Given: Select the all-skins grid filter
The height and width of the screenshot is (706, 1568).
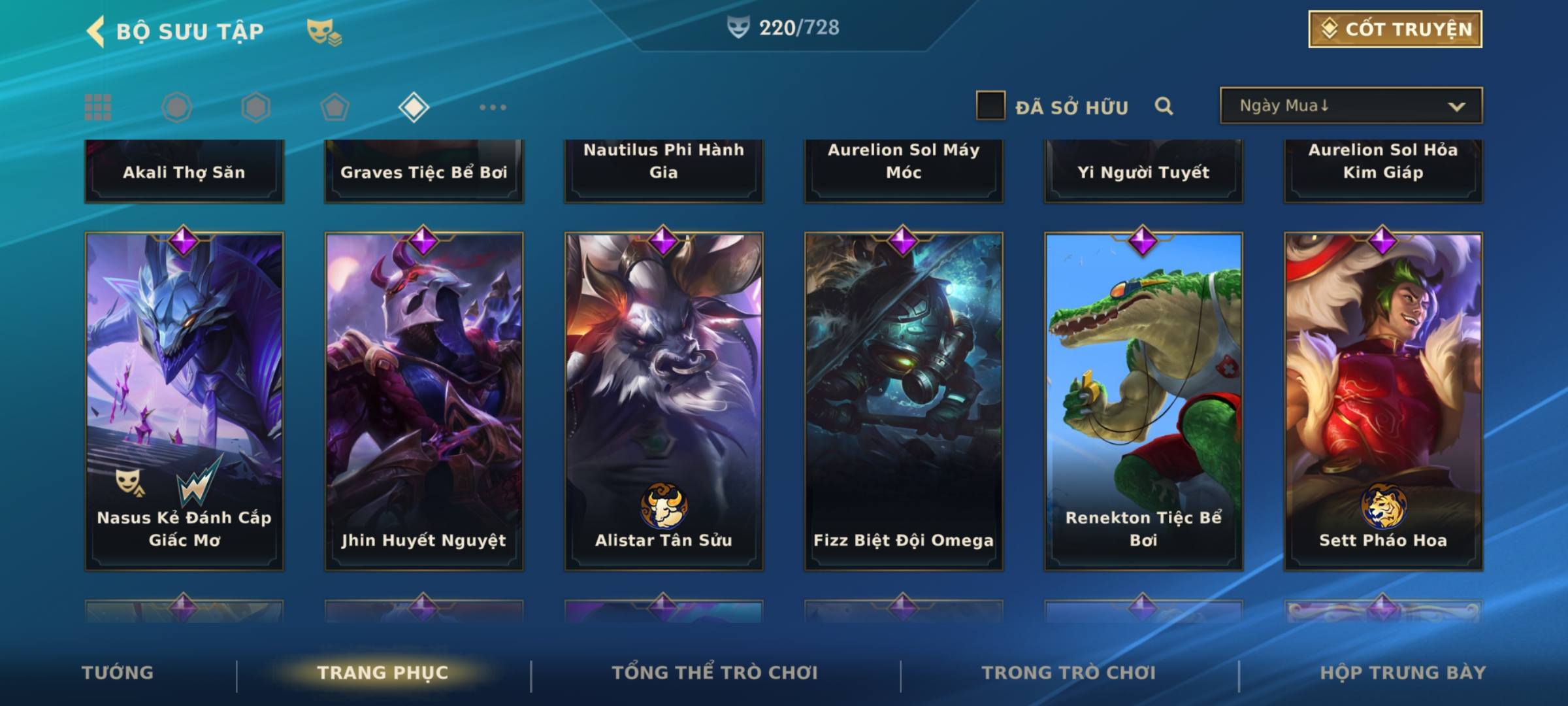Looking at the screenshot, I should point(98,107).
